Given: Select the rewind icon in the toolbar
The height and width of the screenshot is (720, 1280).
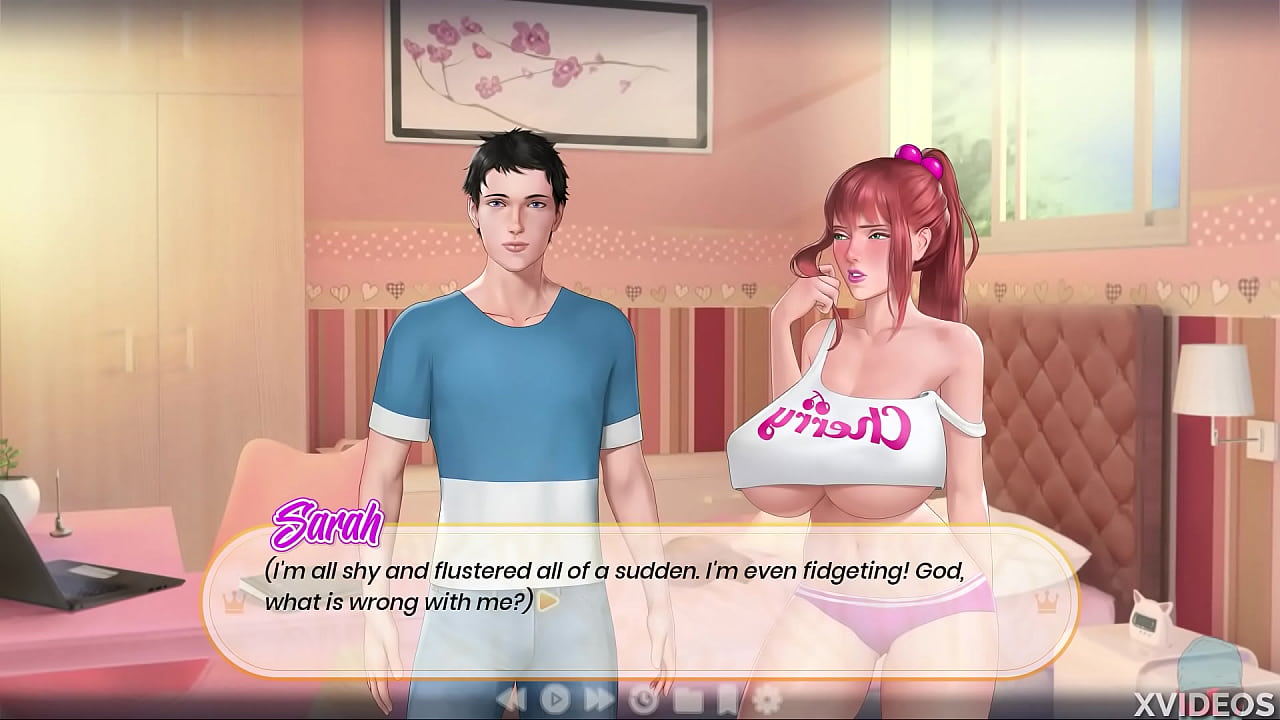Looking at the screenshot, I should coord(510,699).
